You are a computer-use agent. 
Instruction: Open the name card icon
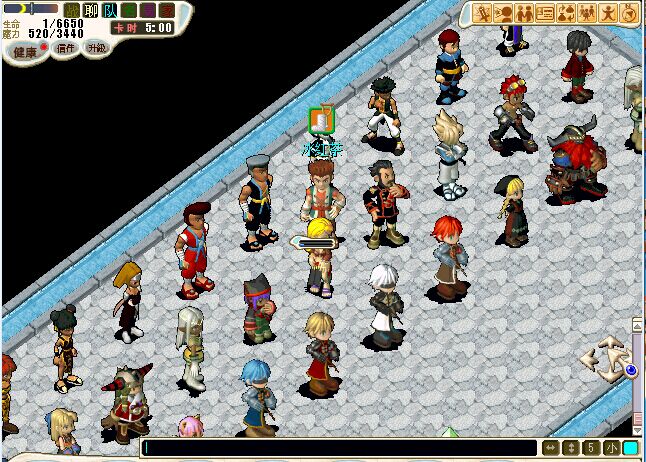point(545,13)
